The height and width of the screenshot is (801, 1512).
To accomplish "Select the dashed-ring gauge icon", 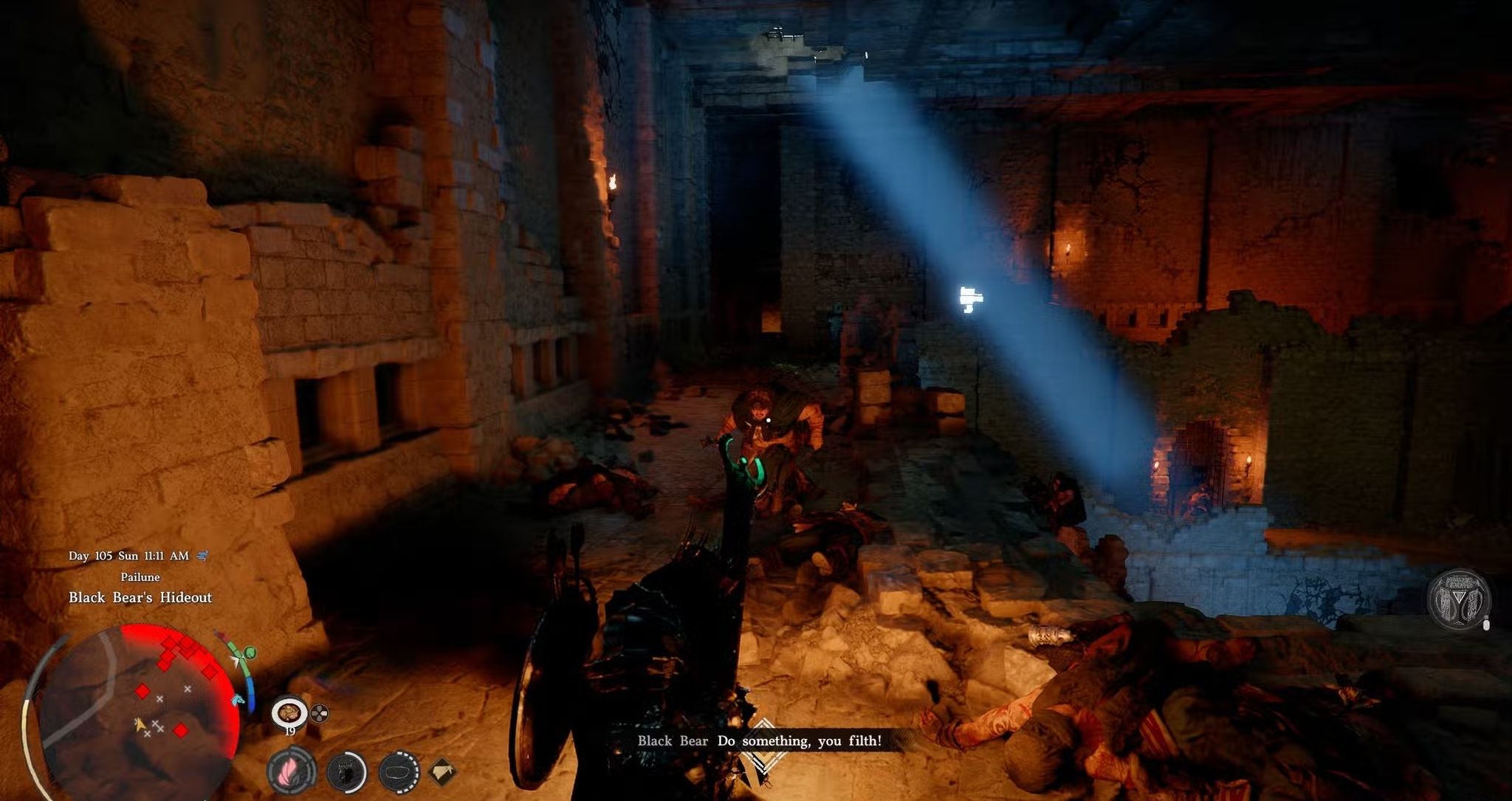I will (x=399, y=772).
